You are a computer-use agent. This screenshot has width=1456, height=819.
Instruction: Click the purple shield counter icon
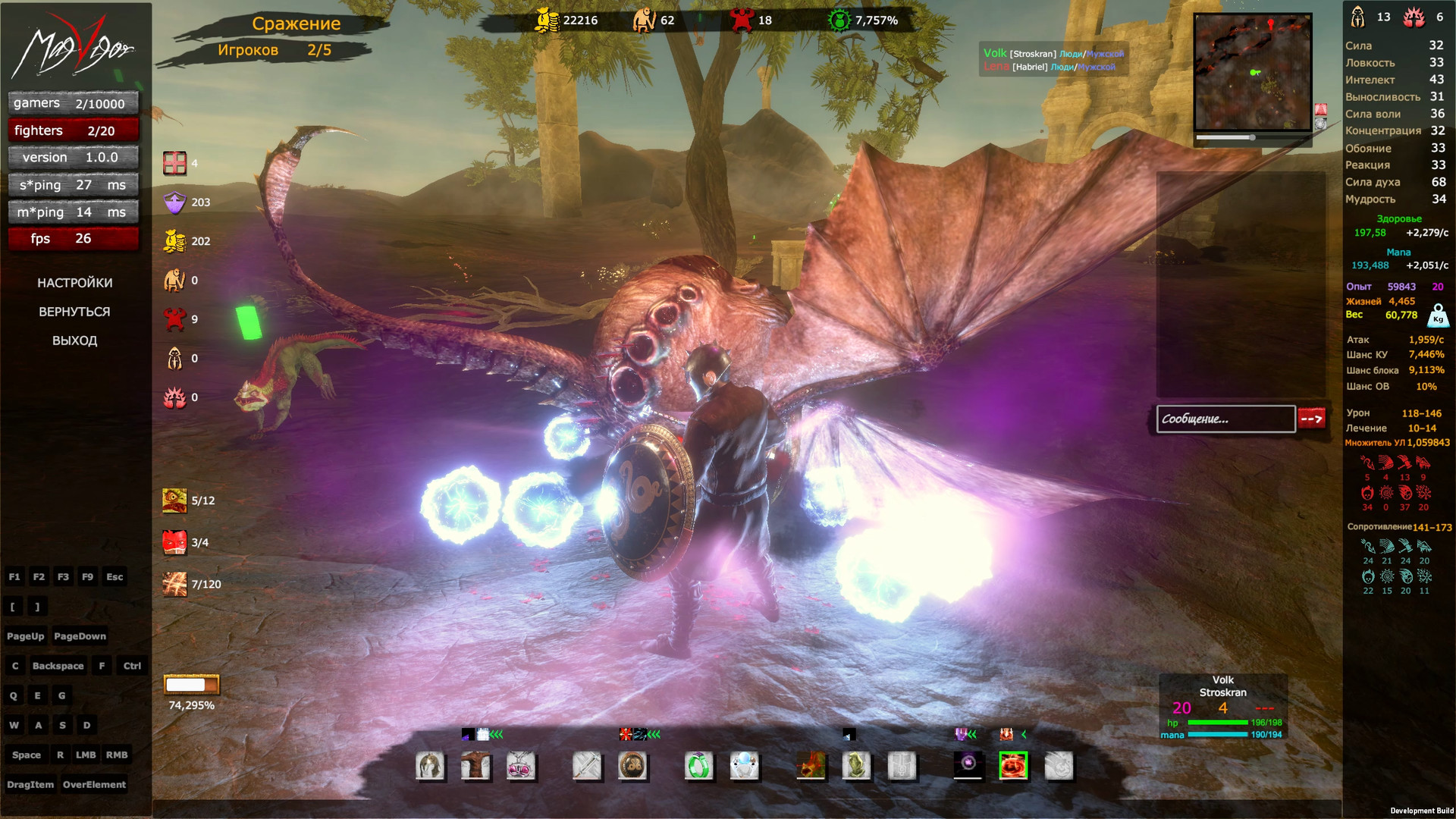(176, 202)
